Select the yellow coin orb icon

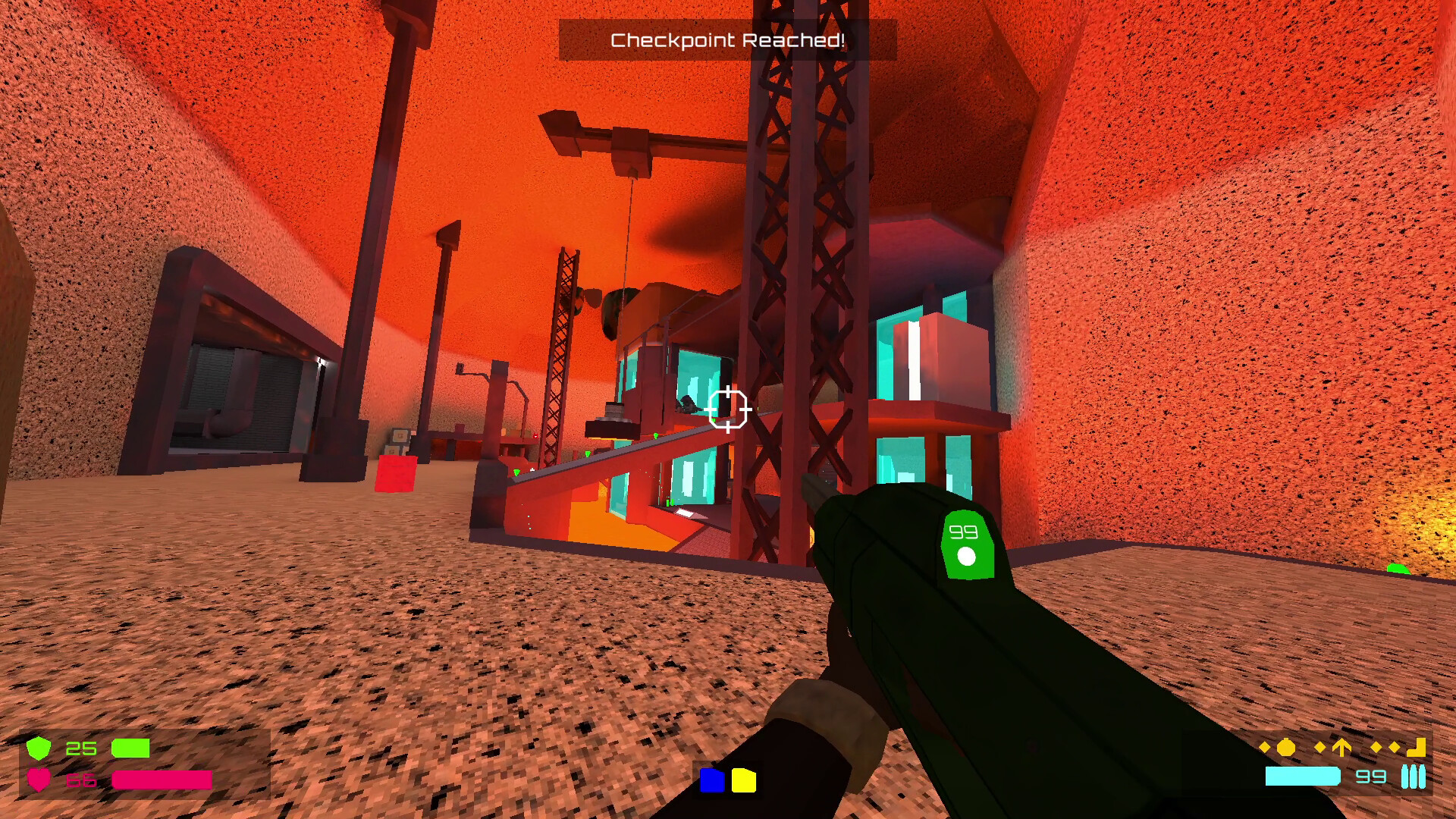[1285, 748]
